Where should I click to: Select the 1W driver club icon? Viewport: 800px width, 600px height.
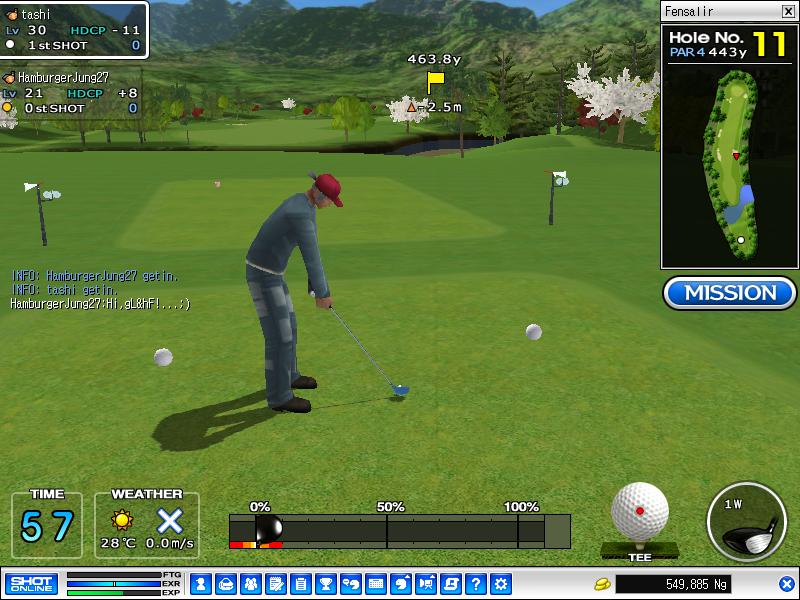[747, 523]
